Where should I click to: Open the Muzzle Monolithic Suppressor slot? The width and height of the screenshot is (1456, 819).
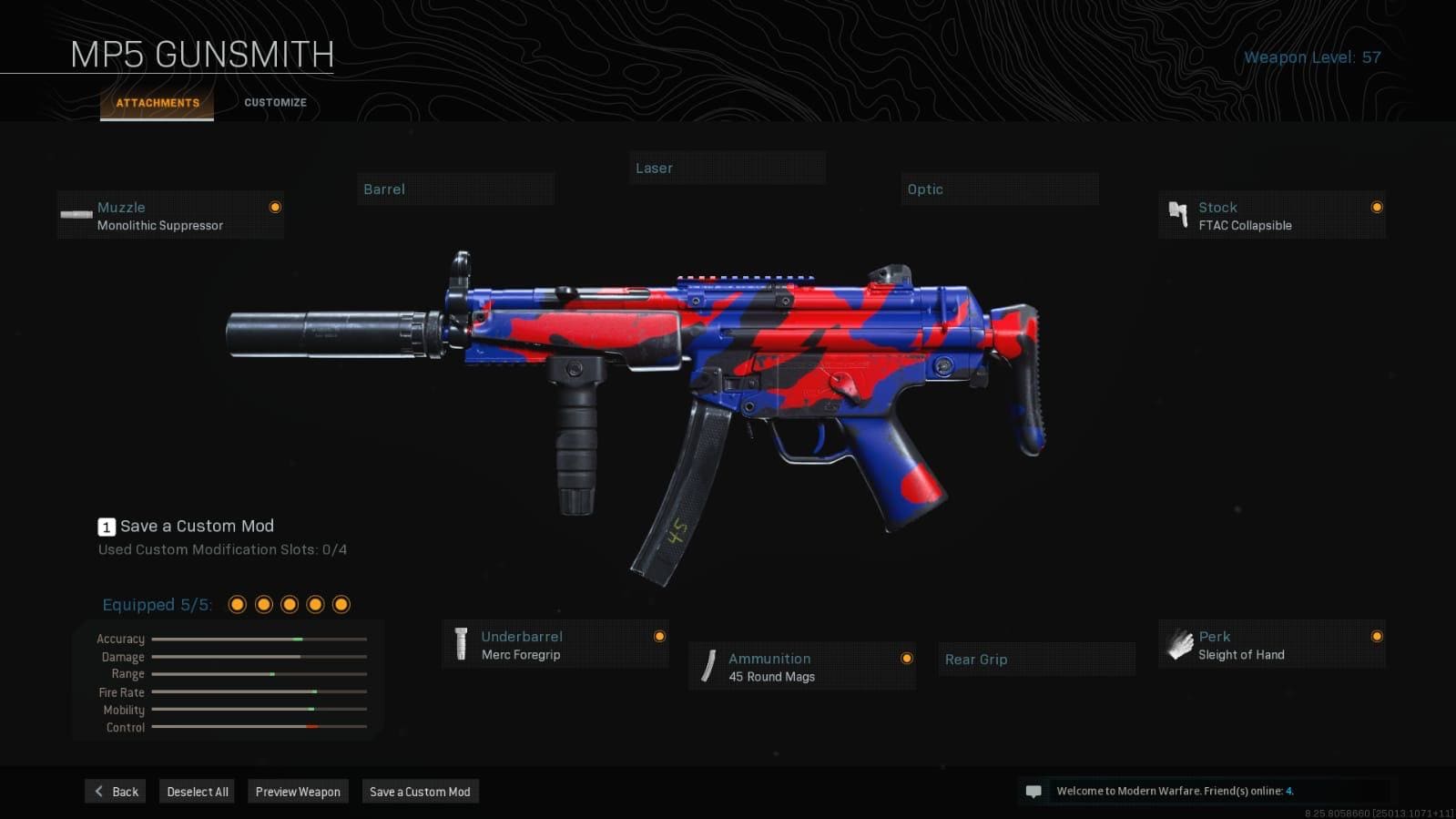point(170,216)
